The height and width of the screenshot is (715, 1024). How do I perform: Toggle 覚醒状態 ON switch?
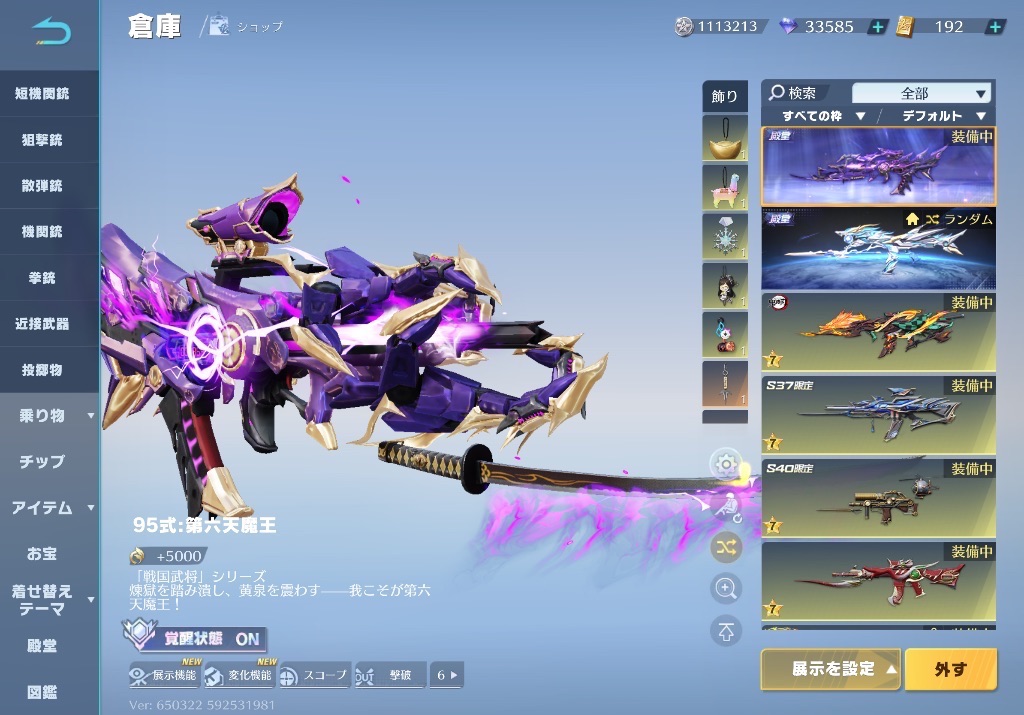195,638
